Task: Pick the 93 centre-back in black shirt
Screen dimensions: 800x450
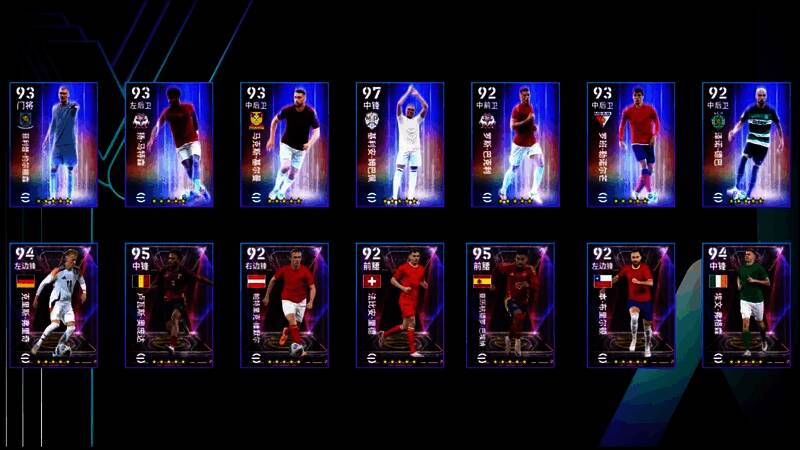Action: click(284, 145)
